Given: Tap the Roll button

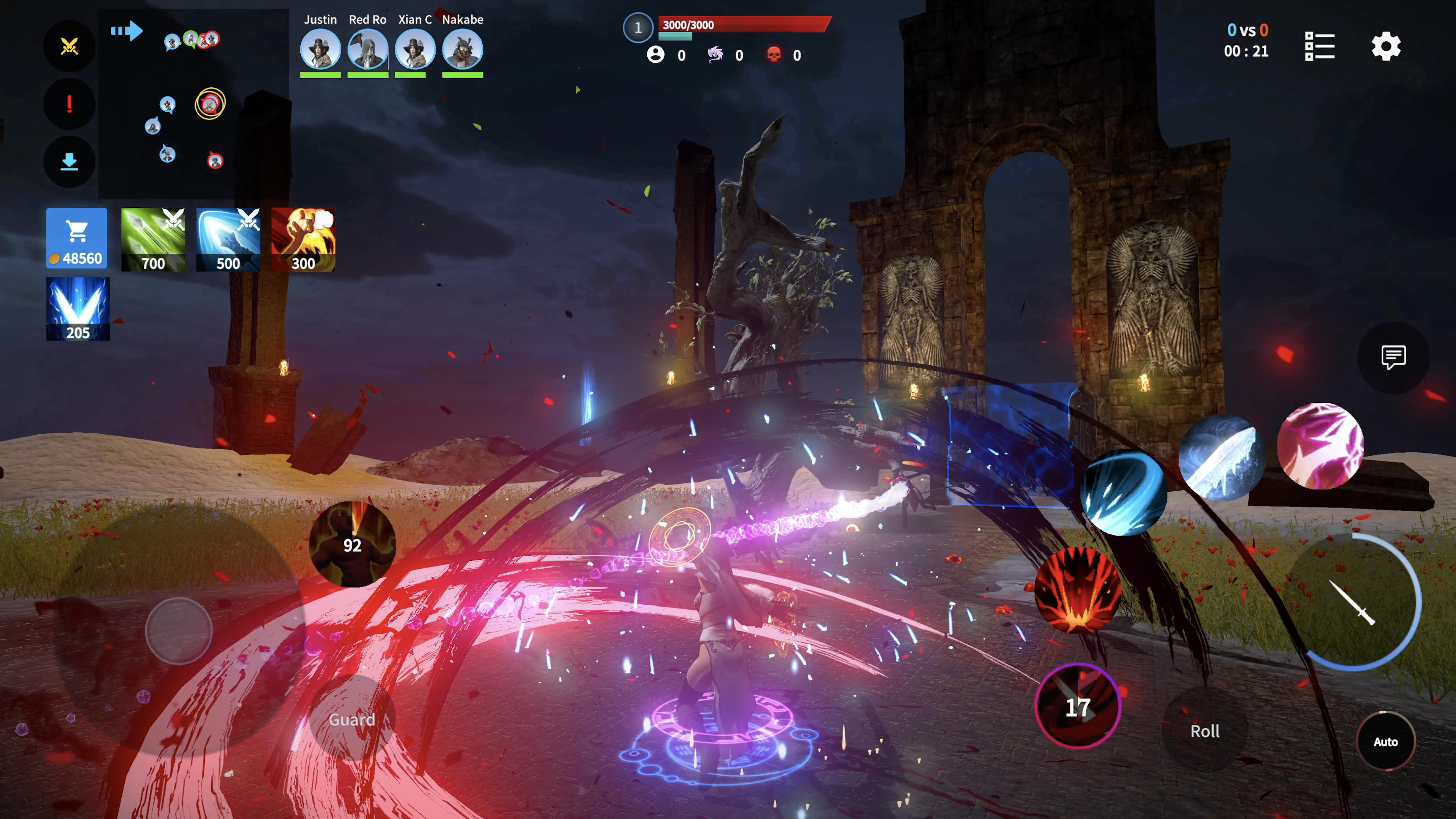Looking at the screenshot, I should pos(1205,731).
